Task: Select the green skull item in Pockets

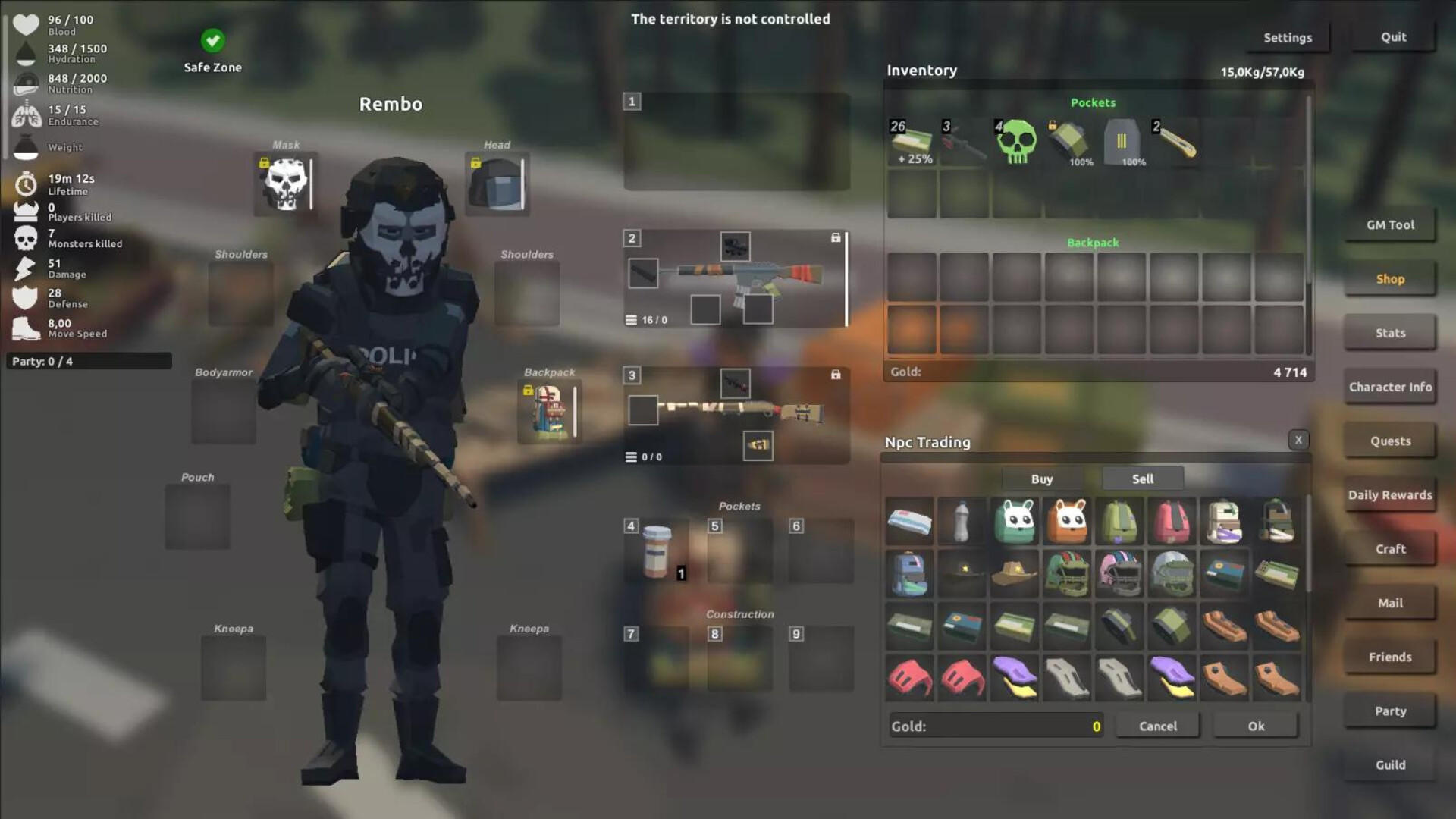Action: pos(1016,143)
